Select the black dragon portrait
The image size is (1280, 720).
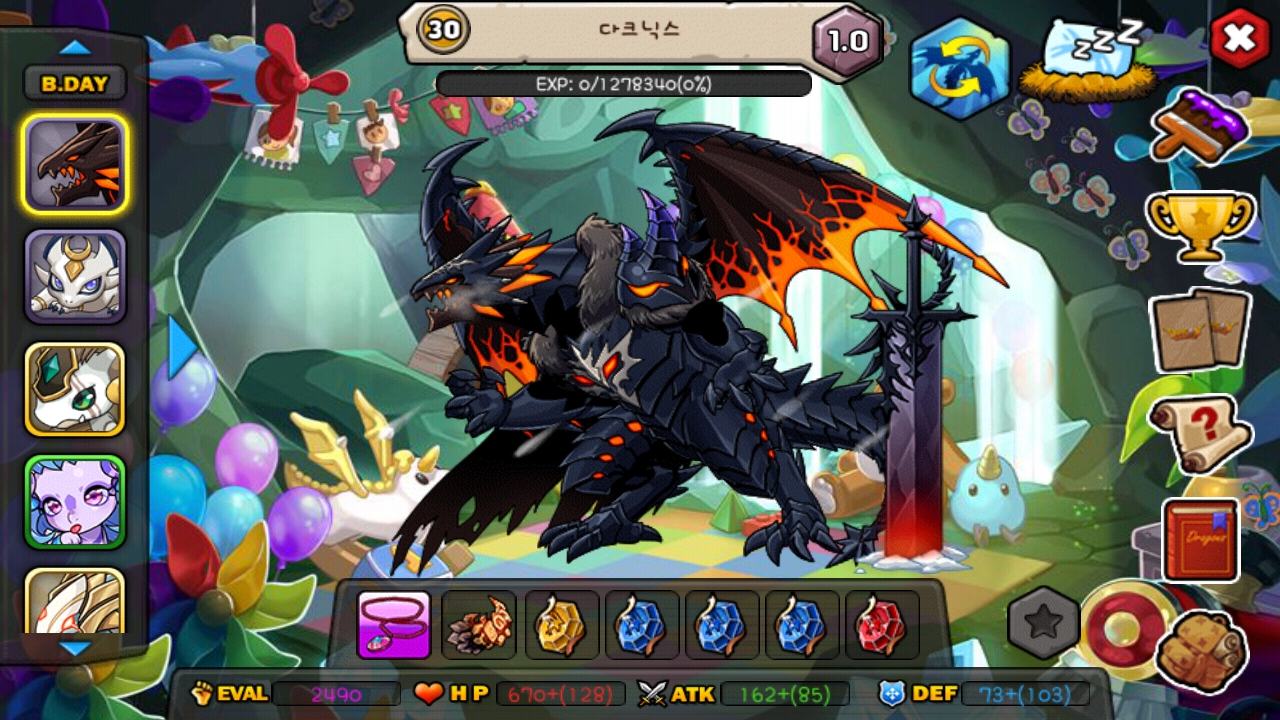pyautogui.click(x=75, y=164)
